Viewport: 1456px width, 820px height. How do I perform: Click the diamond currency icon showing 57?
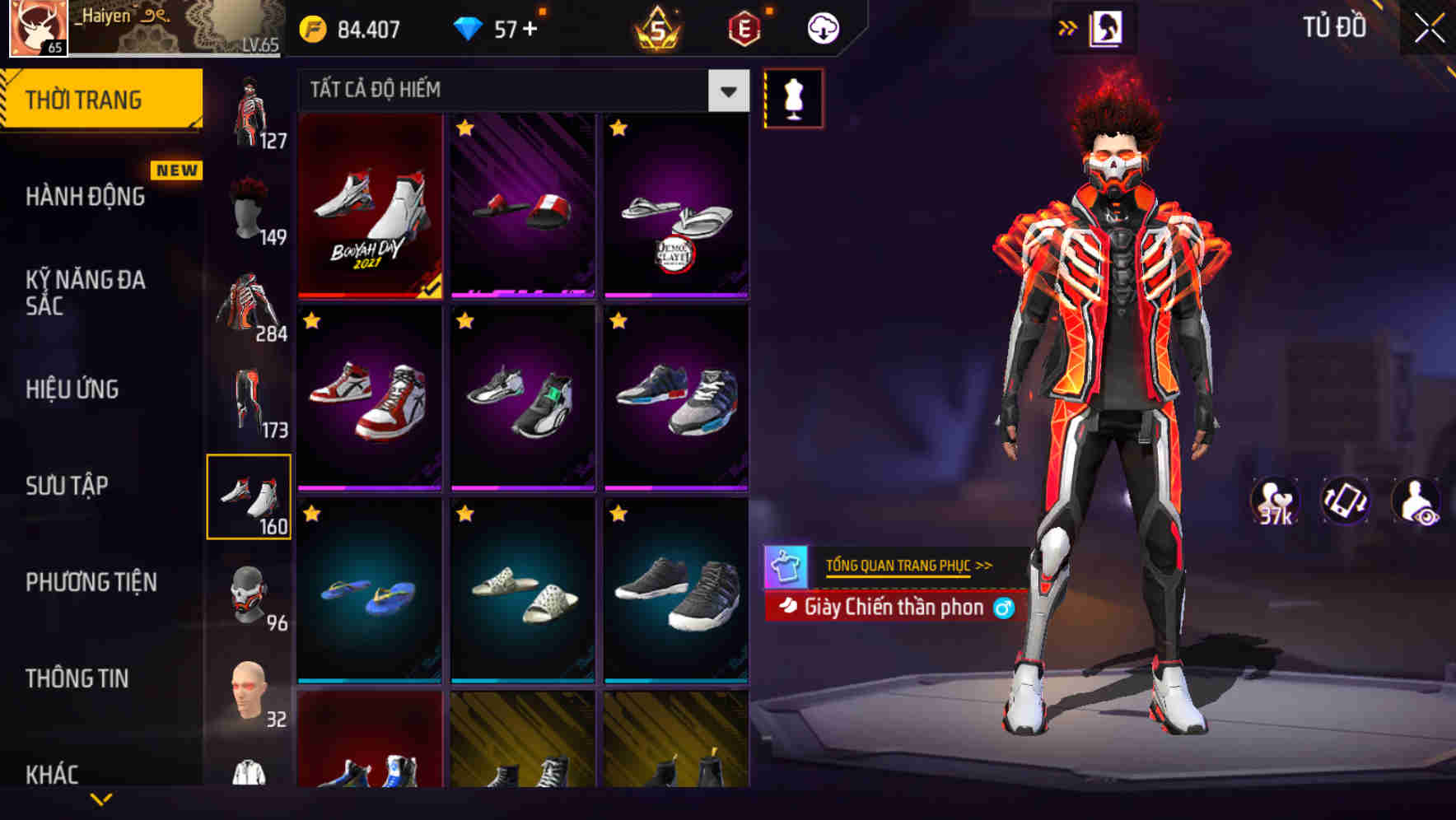pyautogui.click(x=469, y=27)
